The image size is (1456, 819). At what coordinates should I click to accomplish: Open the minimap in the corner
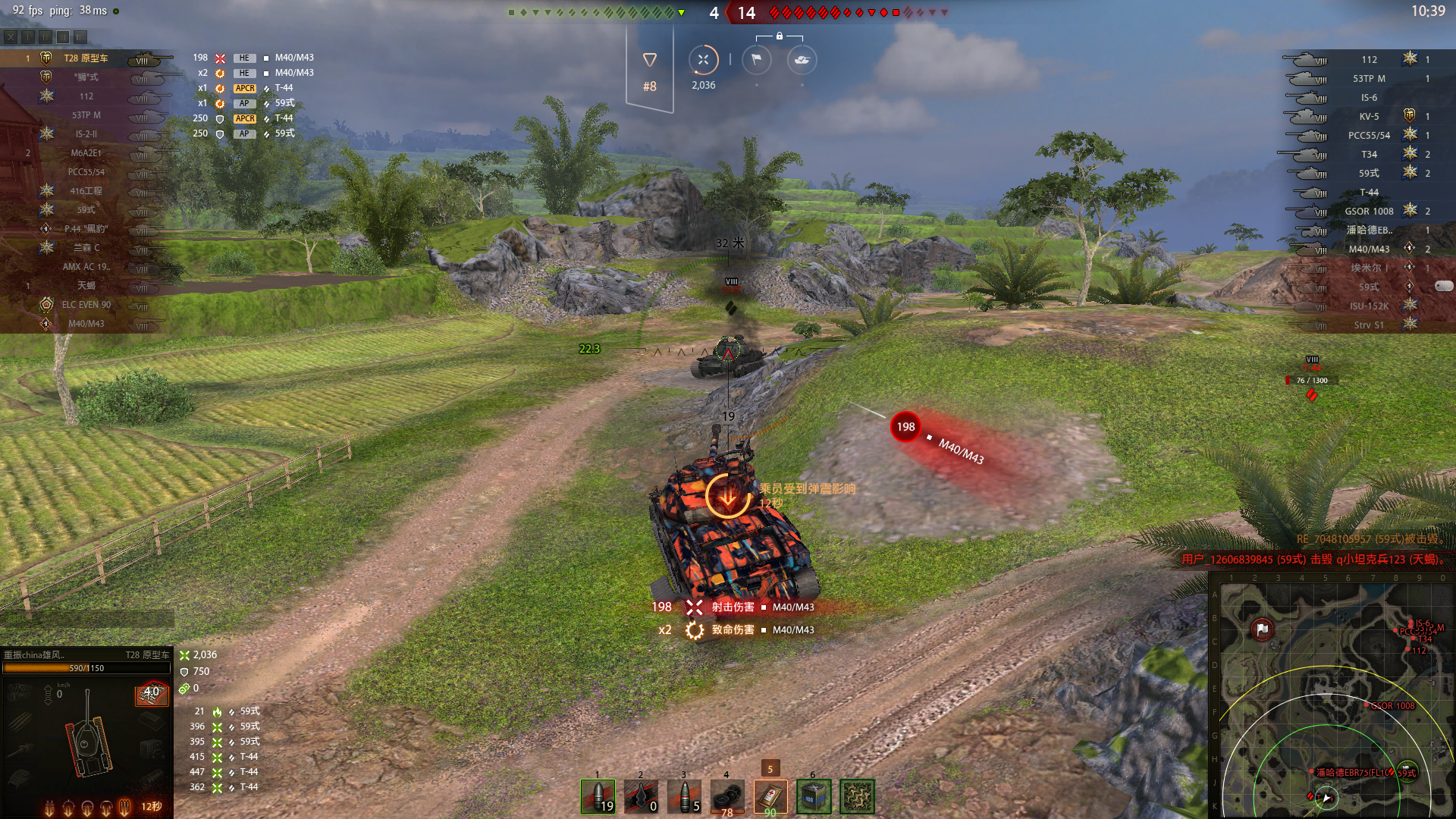[1331, 695]
